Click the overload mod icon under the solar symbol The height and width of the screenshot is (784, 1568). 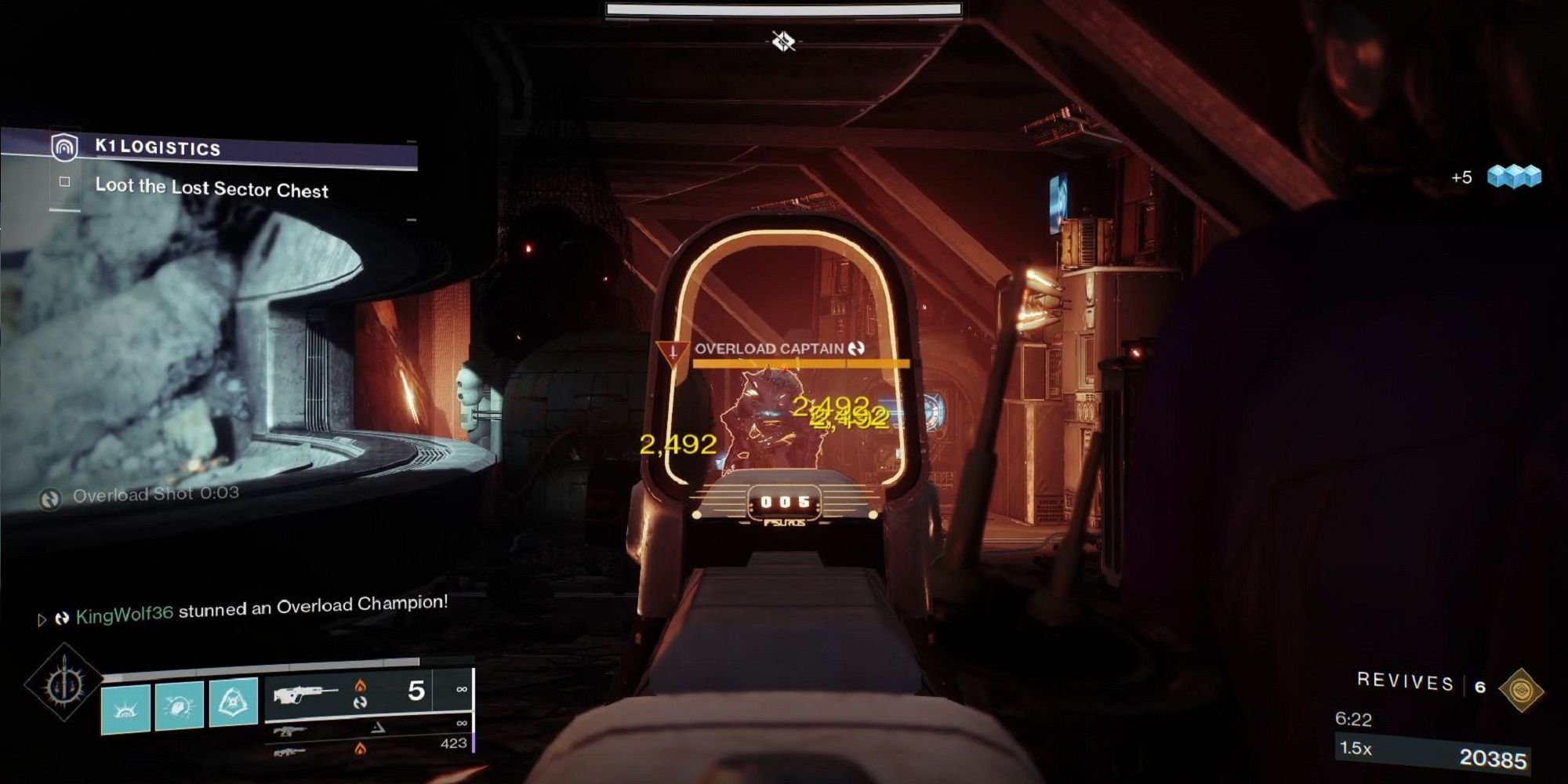click(x=362, y=702)
